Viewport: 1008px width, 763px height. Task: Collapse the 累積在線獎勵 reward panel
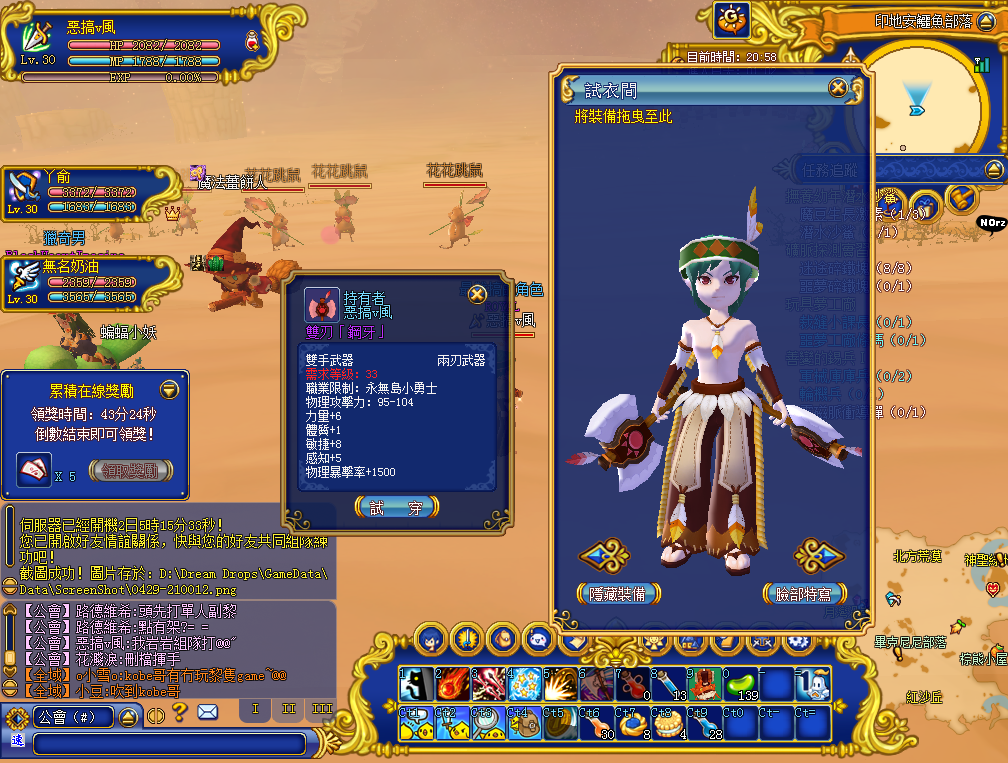point(169,389)
